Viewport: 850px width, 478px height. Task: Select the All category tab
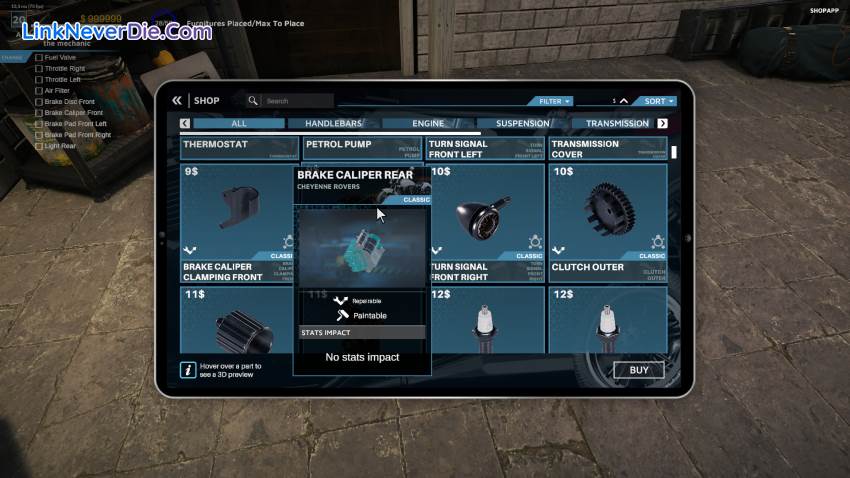(238, 124)
